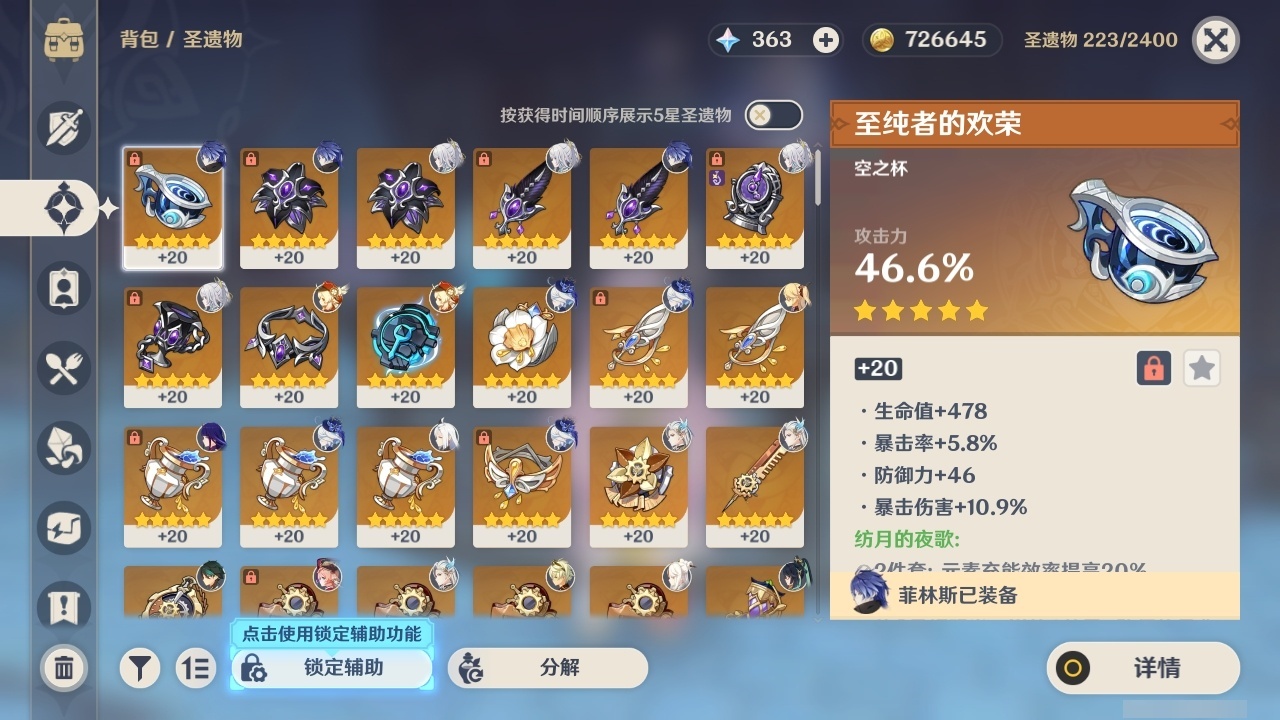Open the artifact filter (funnel icon)
The image size is (1280, 720).
140,668
